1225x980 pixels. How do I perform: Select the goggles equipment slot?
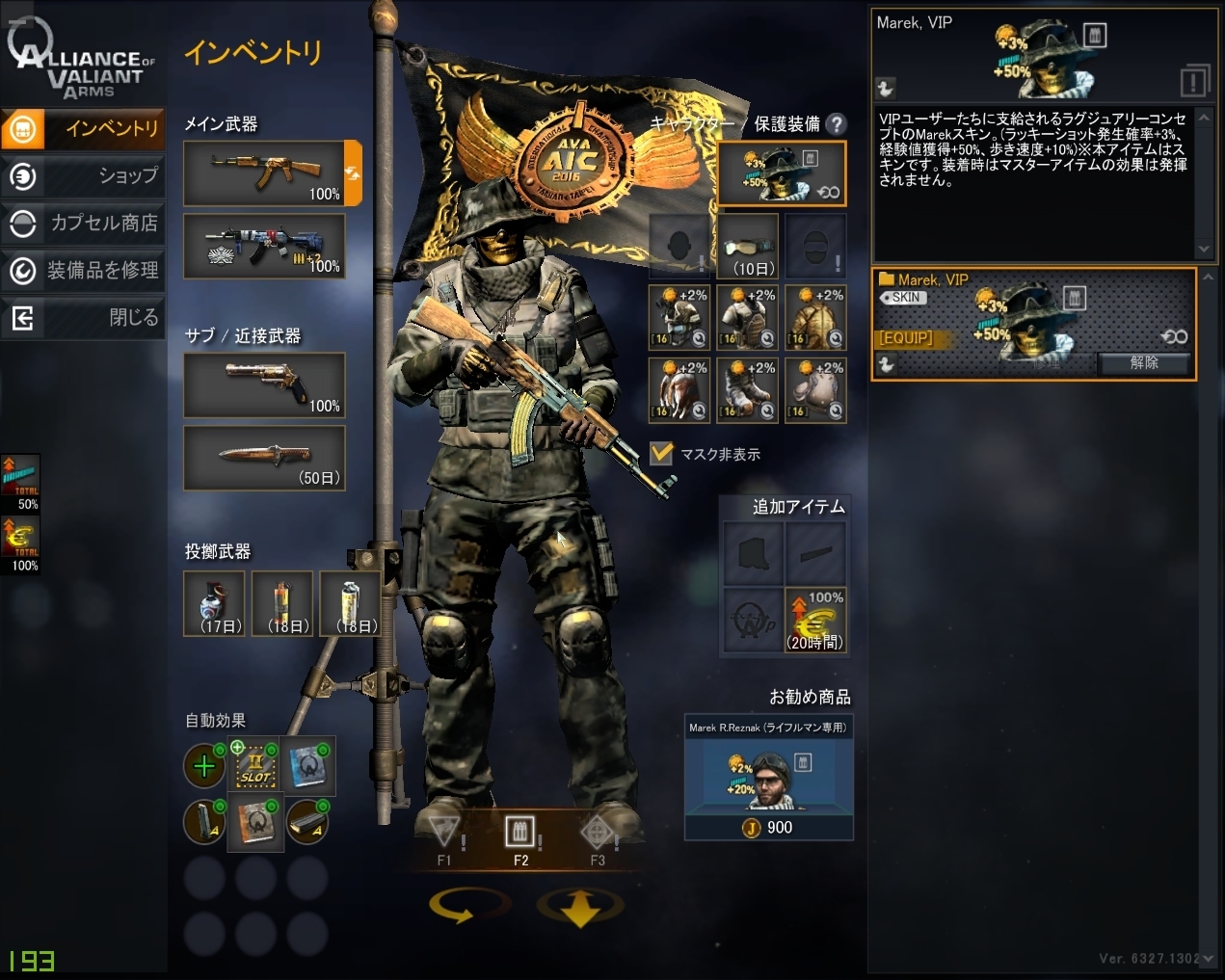tap(748, 247)
